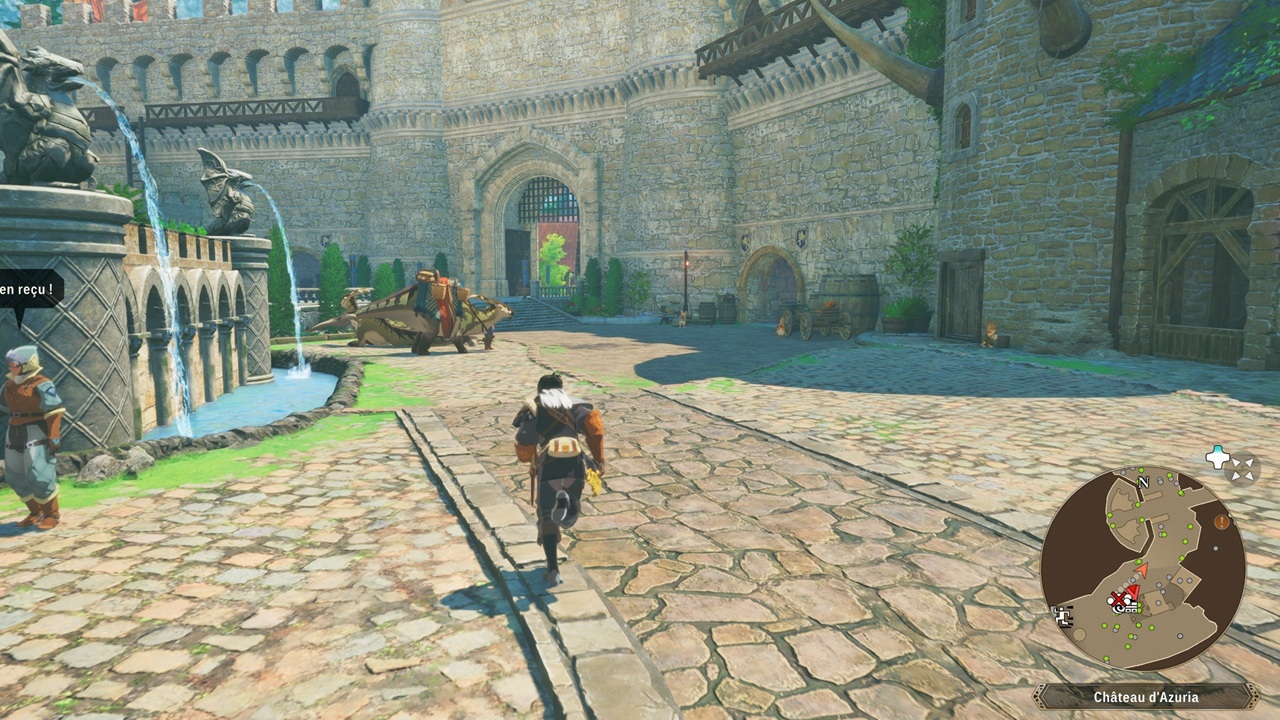The width and height of the screenshot is (1280, 720).
Task: Select the running figure exit marker
Action: (x=1063, y=615)
